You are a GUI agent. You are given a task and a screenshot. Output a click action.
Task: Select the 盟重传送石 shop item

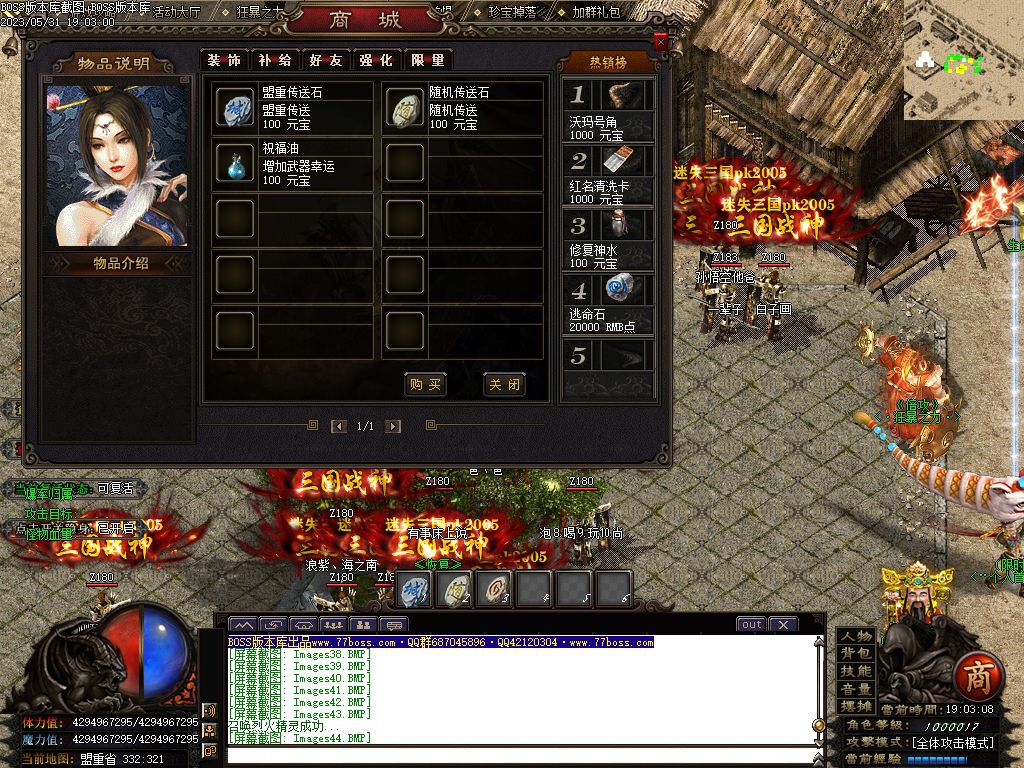click(x=236, y=108)
